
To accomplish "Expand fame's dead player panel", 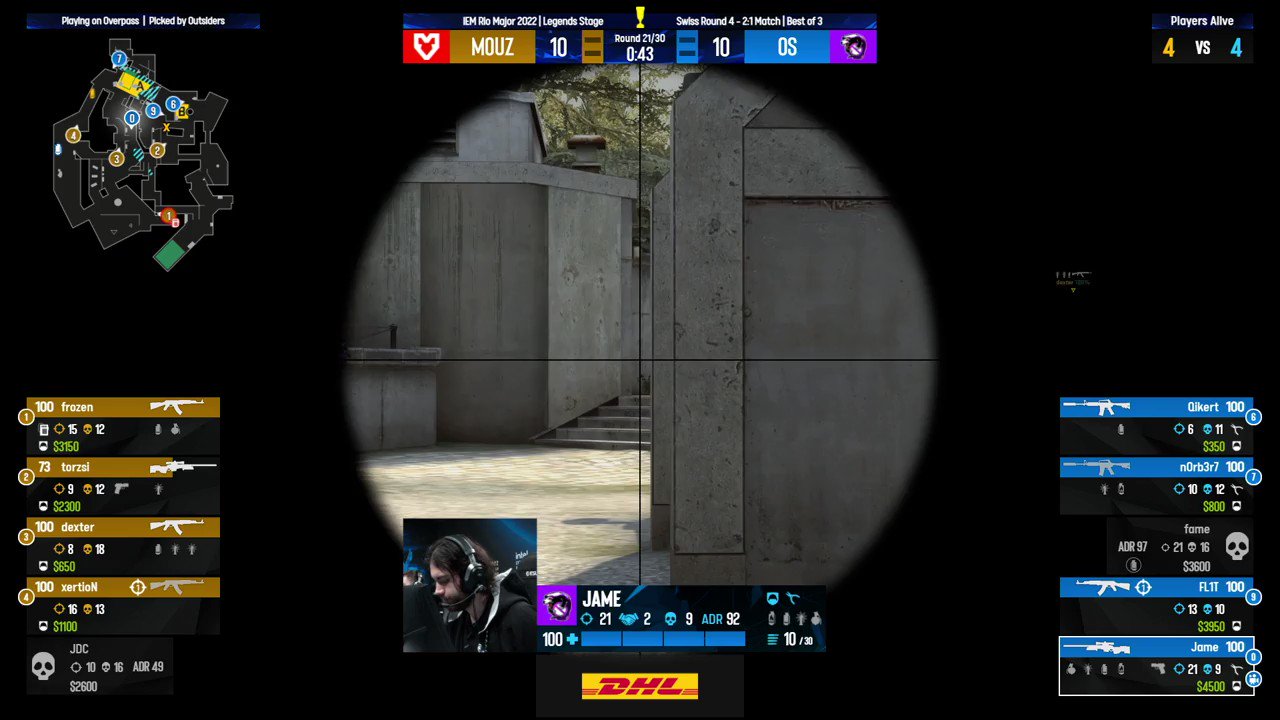I will click(1180, 546).
